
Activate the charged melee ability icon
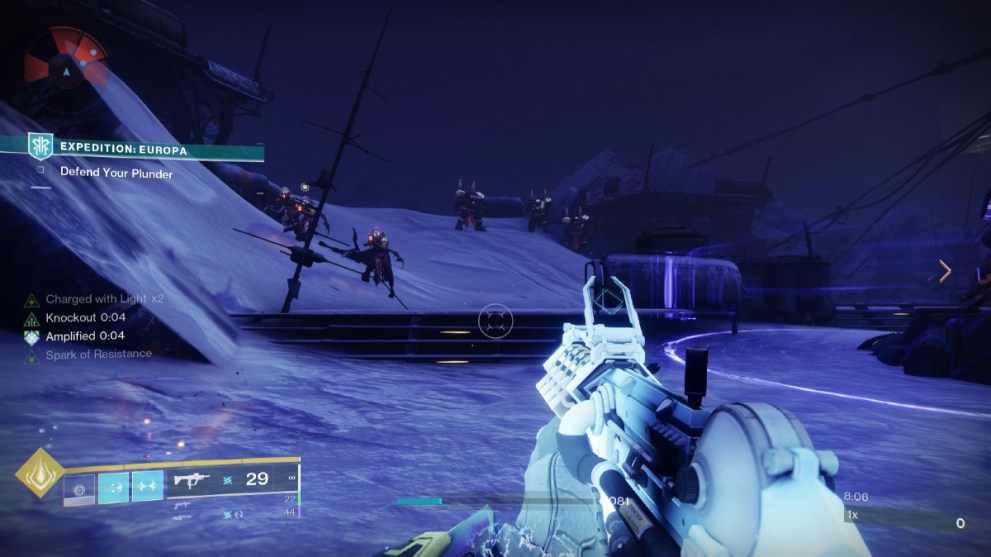tap(114, 487)
